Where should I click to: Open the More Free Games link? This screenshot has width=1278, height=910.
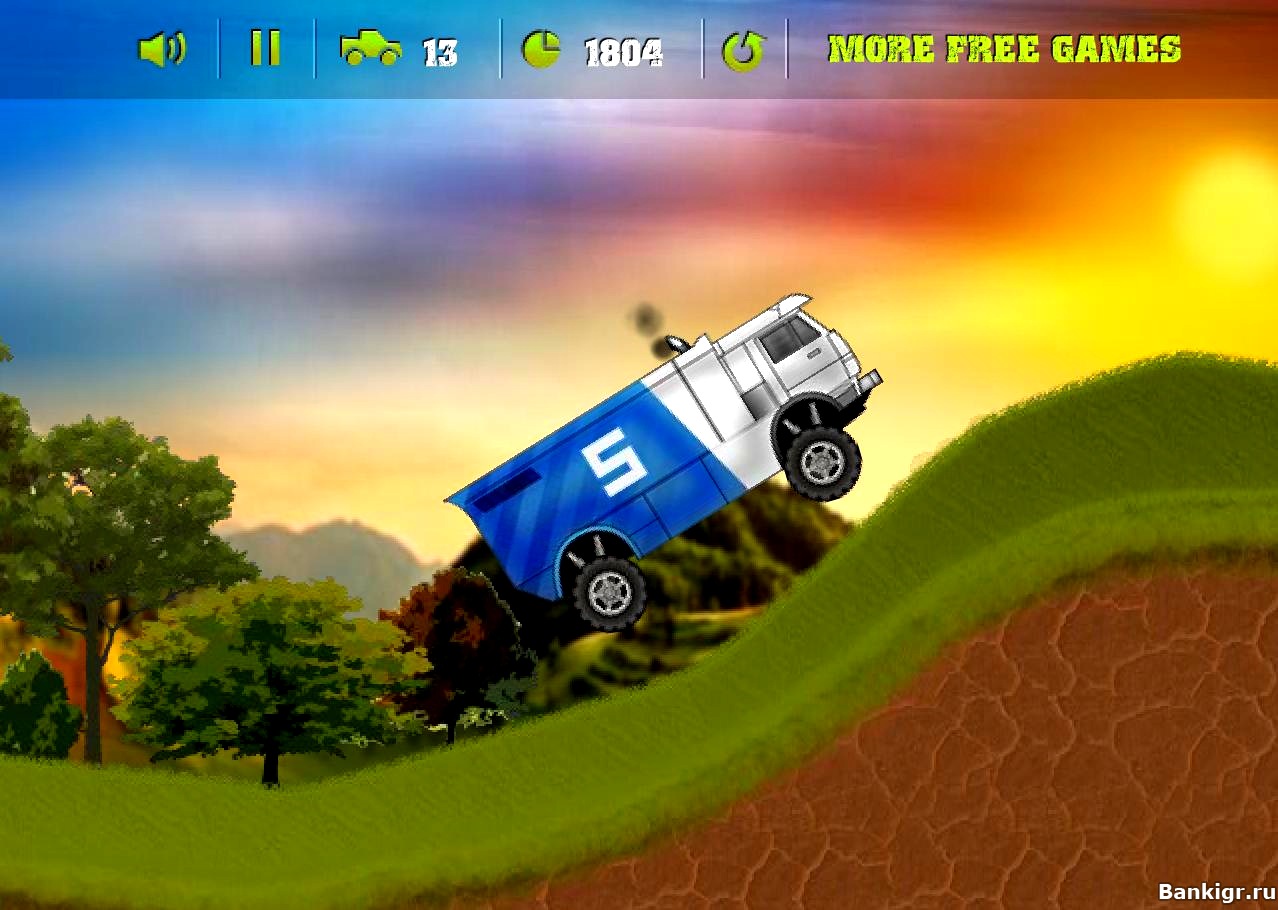coord(1004,49)
